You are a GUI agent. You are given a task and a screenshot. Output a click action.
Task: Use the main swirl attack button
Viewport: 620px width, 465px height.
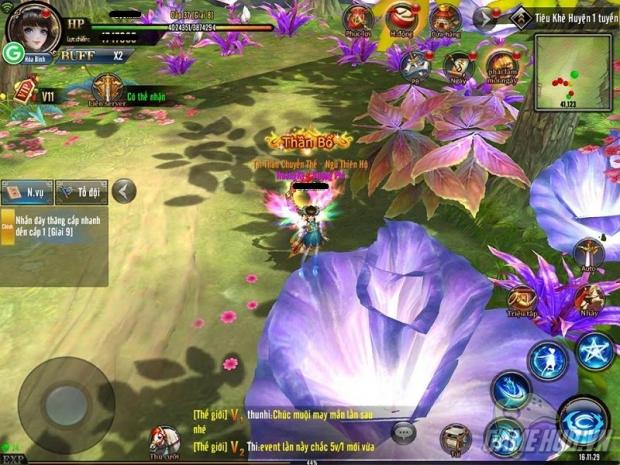click(583, 420)
